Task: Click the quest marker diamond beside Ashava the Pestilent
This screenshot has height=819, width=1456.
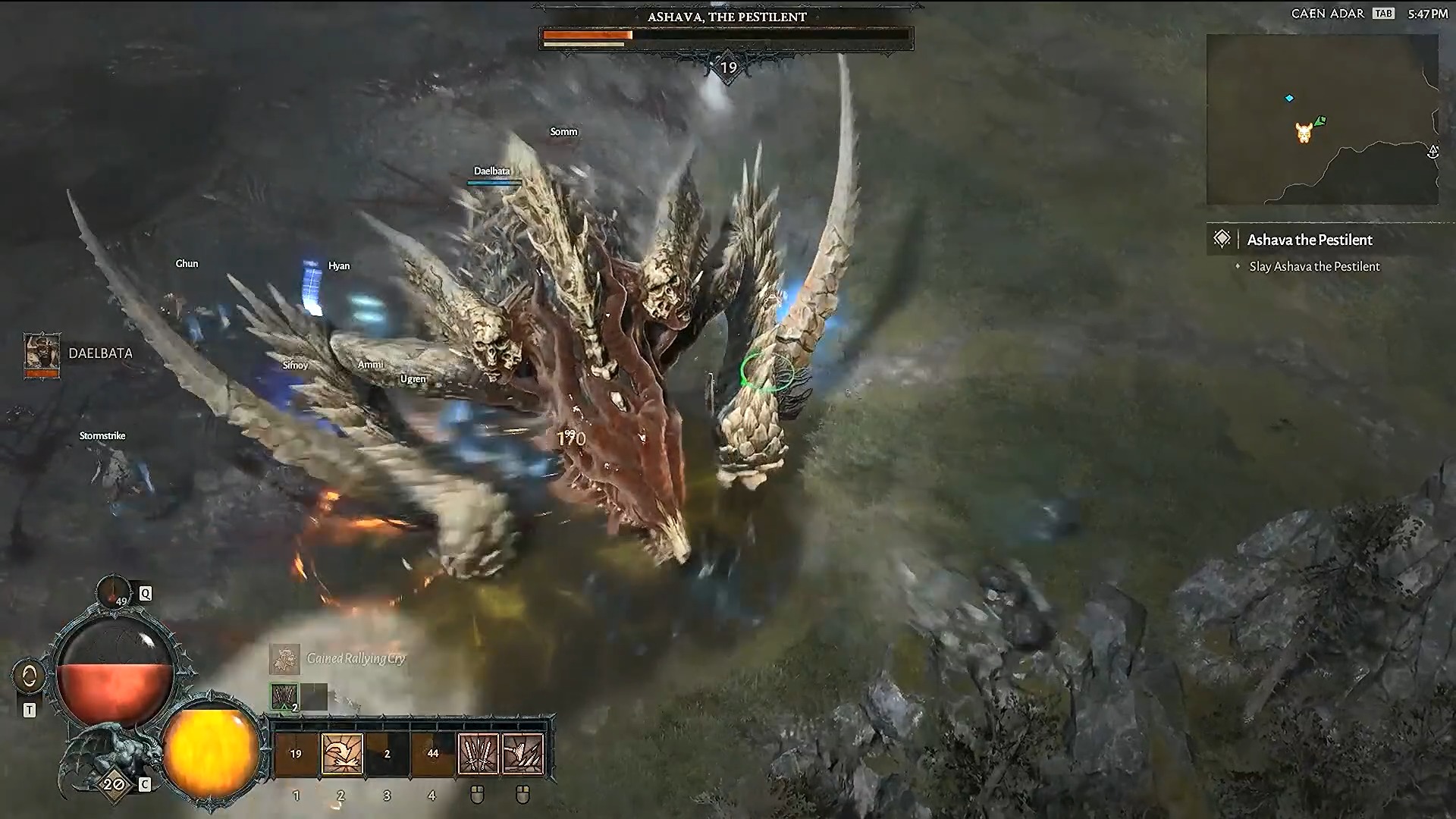Action: (1223, 238)
